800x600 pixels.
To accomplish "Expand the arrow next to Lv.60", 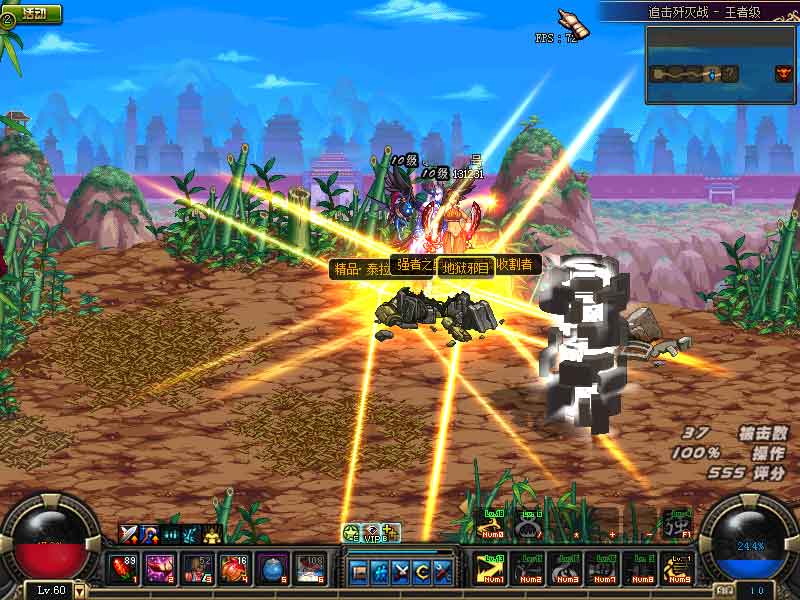I will (x=81, y=590).
